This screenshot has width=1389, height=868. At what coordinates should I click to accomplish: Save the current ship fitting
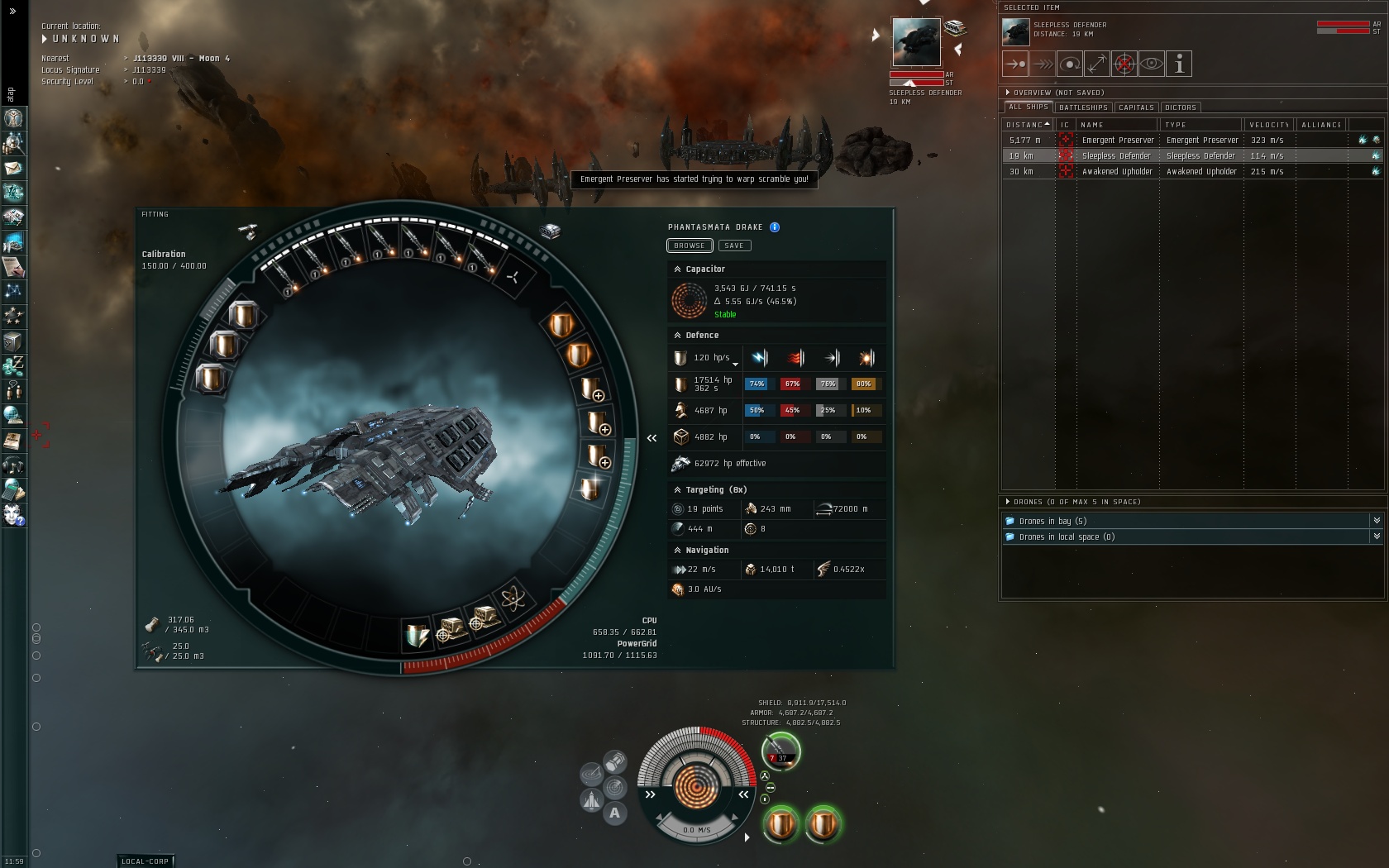pyautogui.click(x=734, y=246)
